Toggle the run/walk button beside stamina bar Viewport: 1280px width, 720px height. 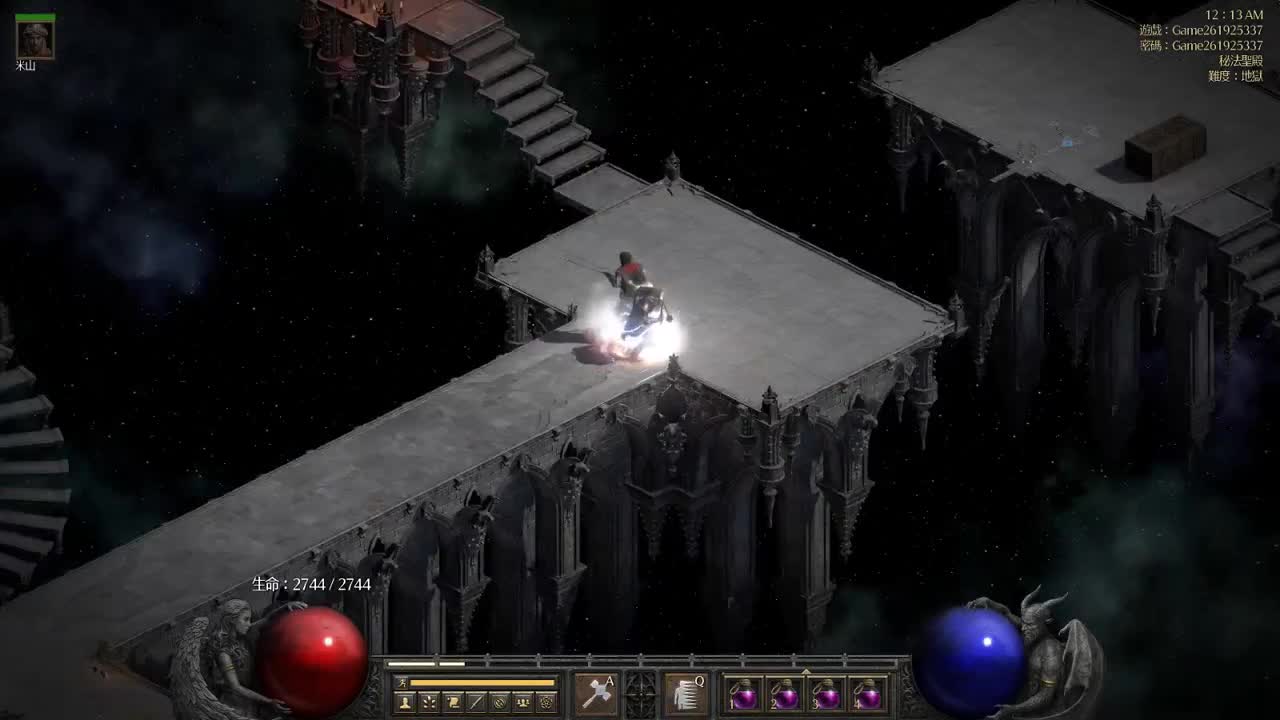click(401, 682)
